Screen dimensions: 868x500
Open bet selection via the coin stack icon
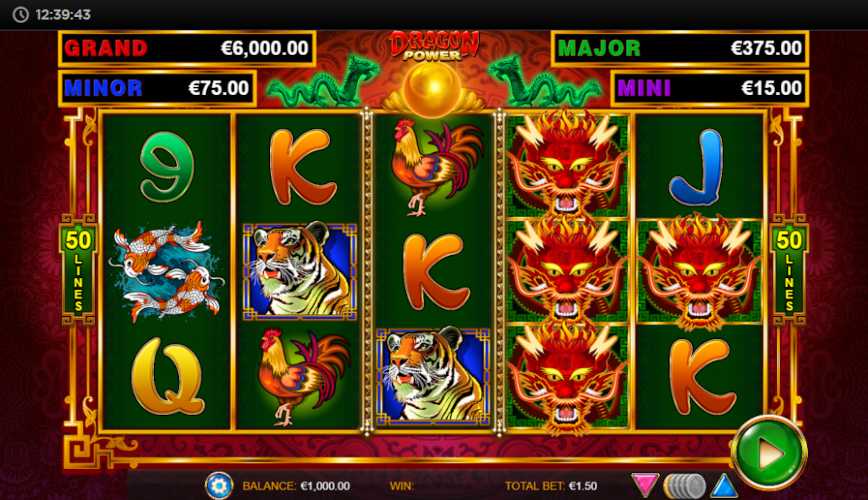[x=684, y=486]
